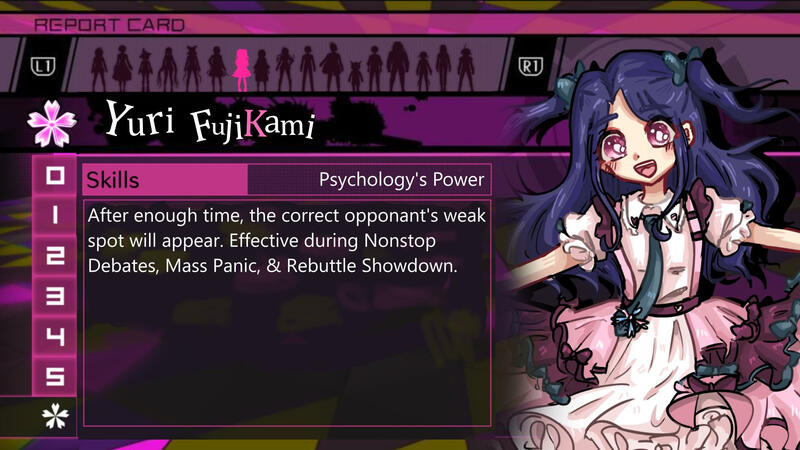Image resolution: width=800 pixels, height=450 pixels.
Task: Switch to page 2 tab
Action: (56, 256)
